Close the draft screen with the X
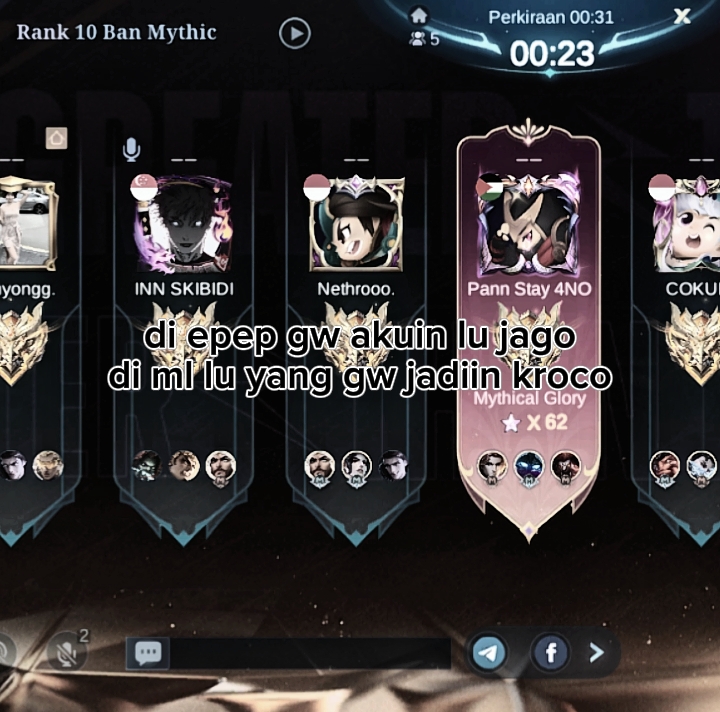This screenshot has width=720, height=712. pos(682,16)
